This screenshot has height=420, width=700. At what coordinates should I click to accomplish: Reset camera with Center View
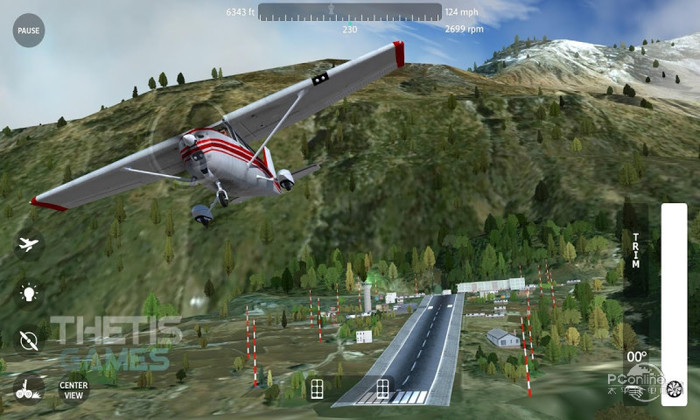point(73,387)
